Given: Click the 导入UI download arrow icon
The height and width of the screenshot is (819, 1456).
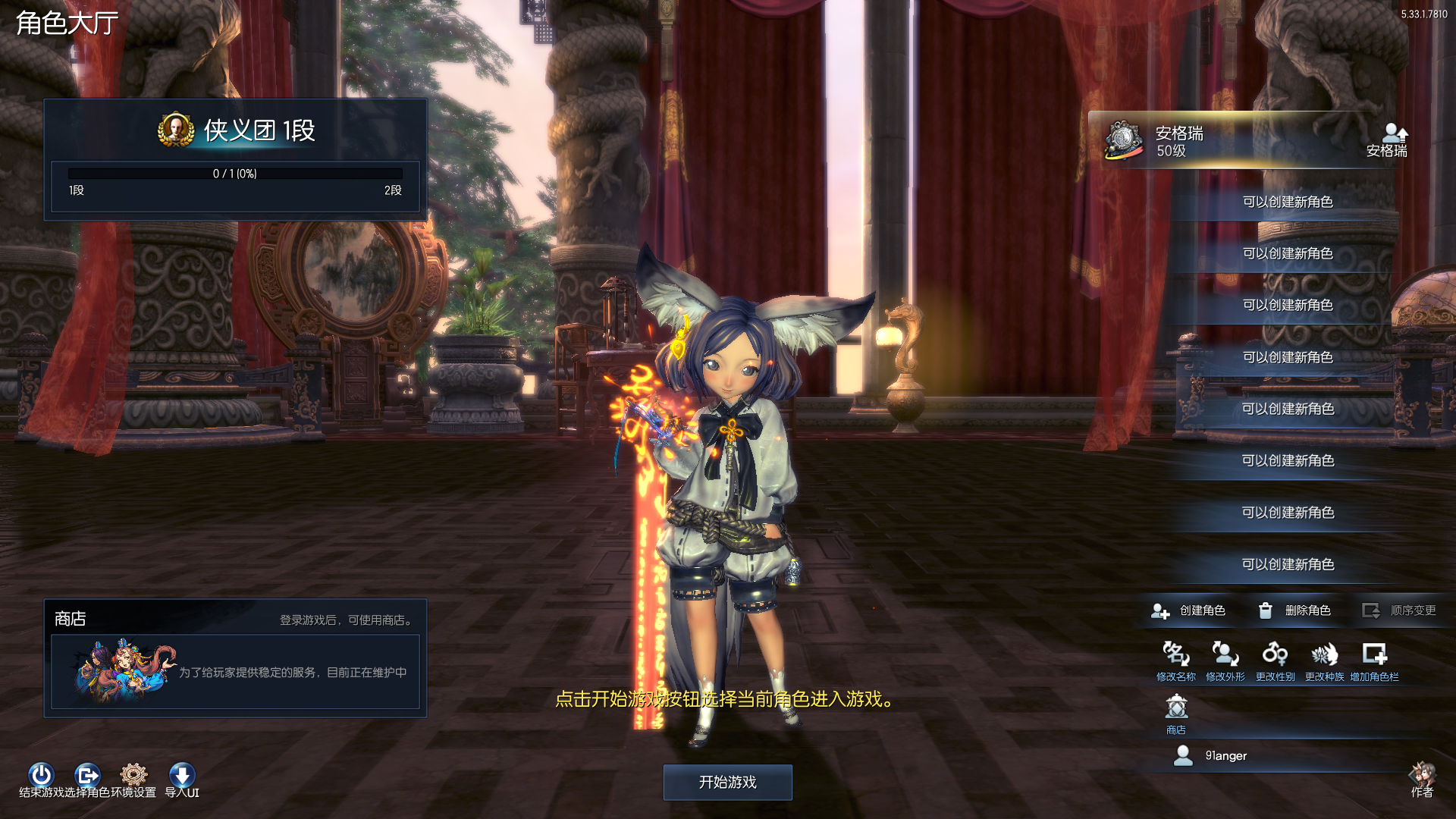Looking at the screenshot, I should coord(182,775).
